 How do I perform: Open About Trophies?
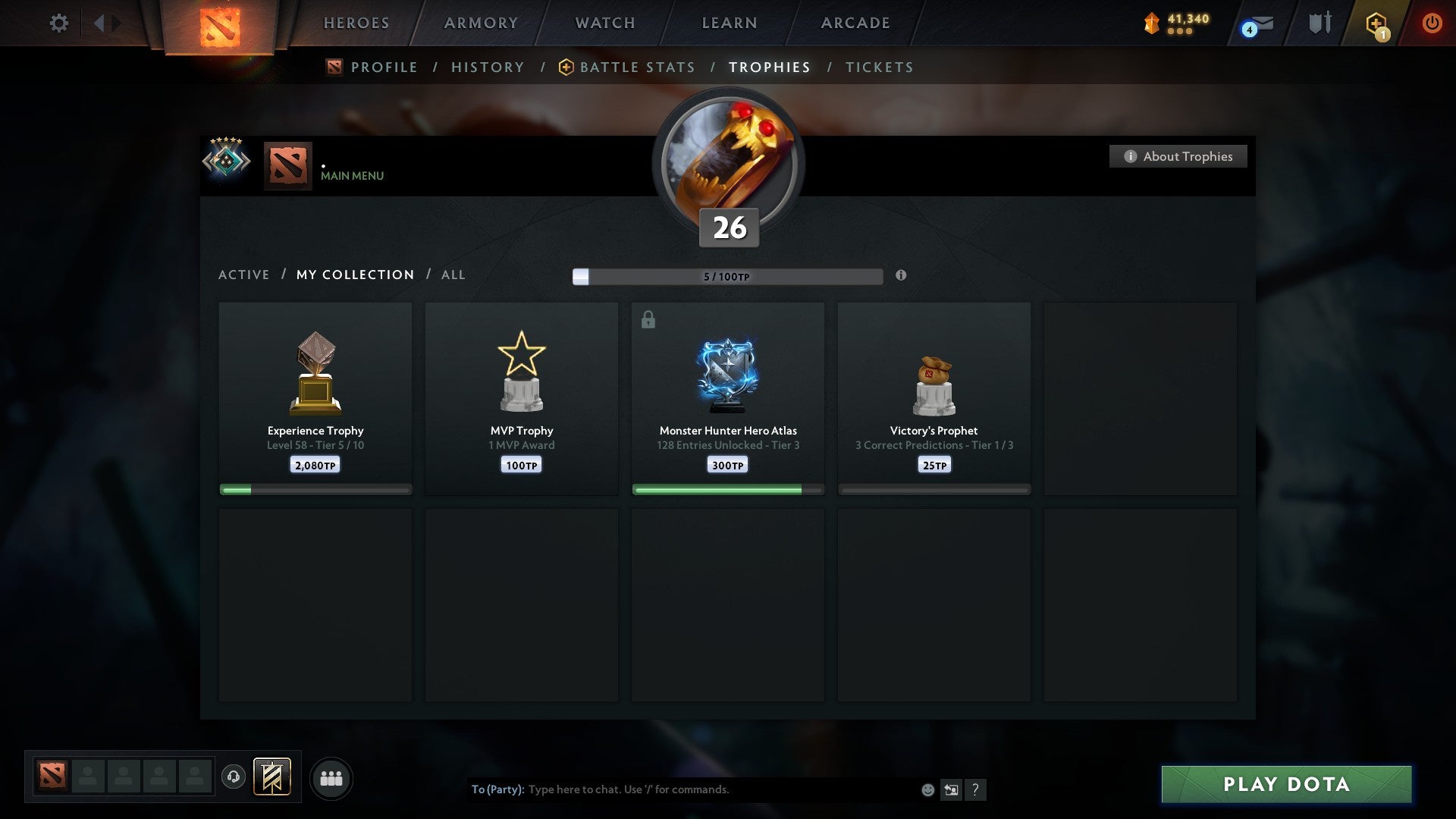(x=1178, y=156)
